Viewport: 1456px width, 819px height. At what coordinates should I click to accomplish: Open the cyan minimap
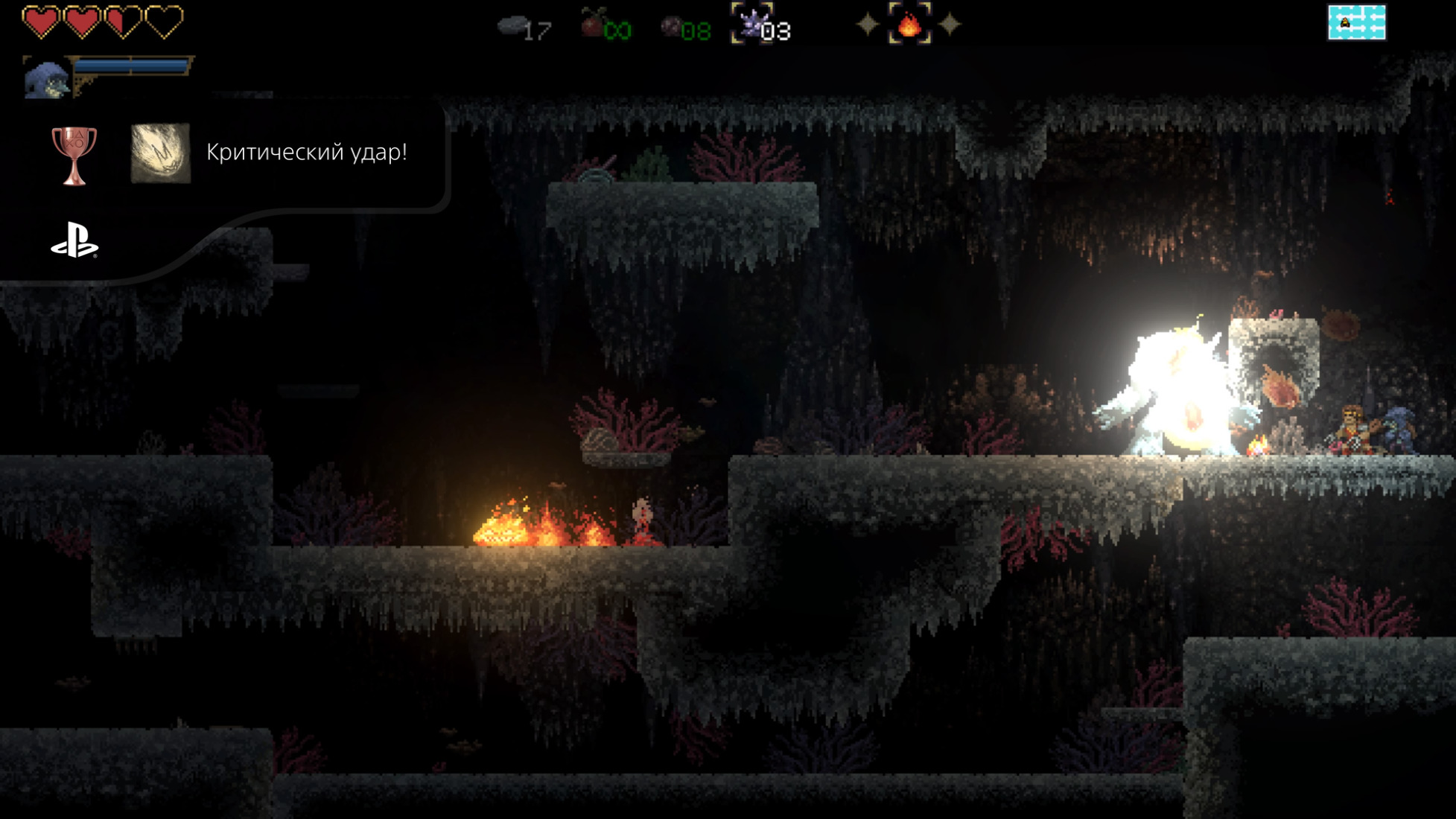pyautogui.click(x=1356, y=22)
